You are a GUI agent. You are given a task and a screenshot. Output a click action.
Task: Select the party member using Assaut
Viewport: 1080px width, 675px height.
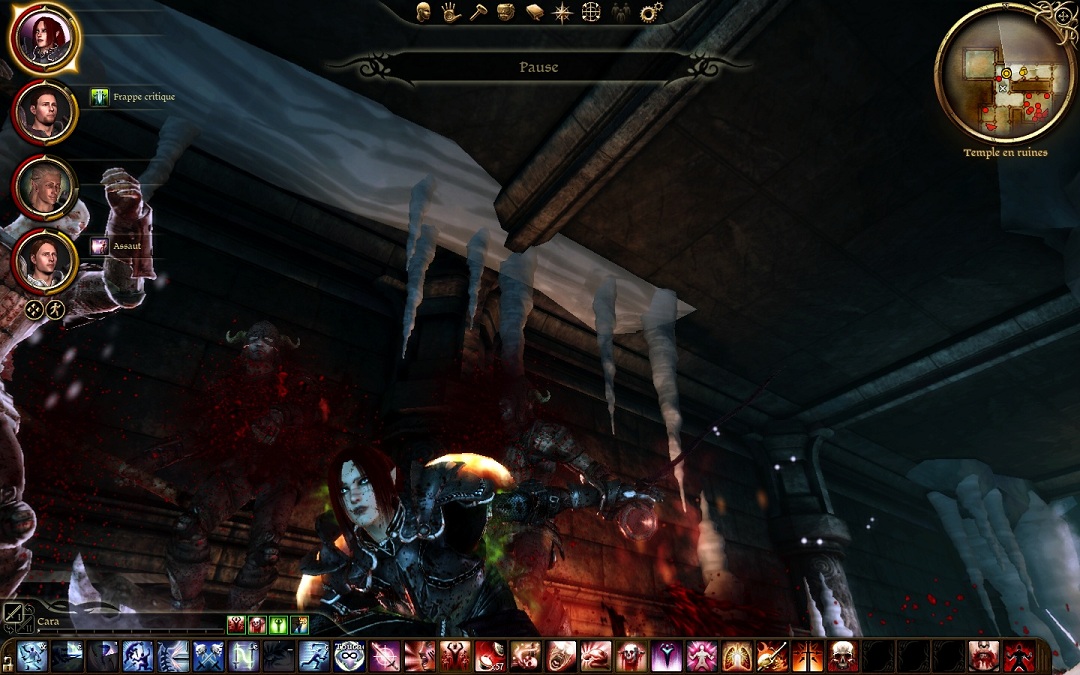[x=45, y=260]
